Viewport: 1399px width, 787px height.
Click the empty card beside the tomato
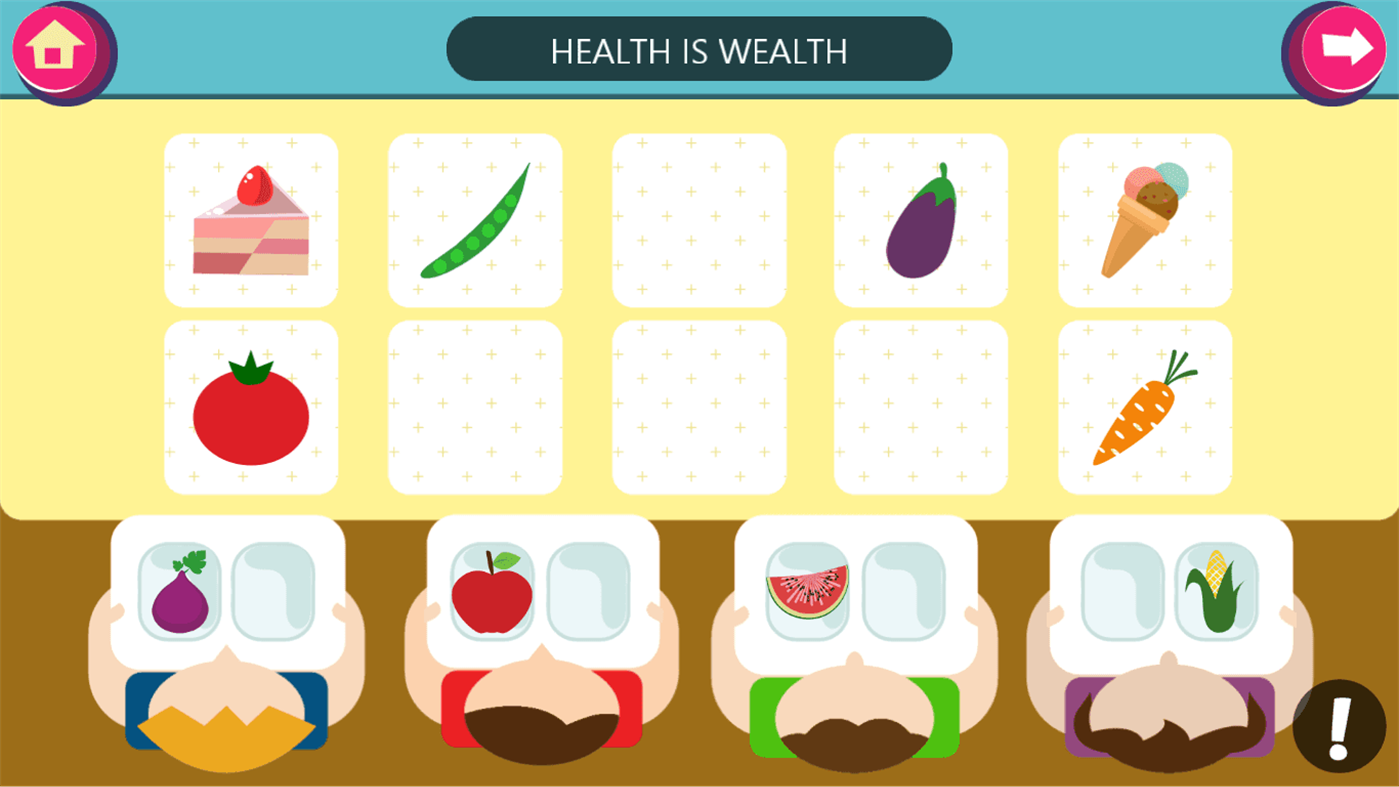pyautogui.click(x=474, y=406)
